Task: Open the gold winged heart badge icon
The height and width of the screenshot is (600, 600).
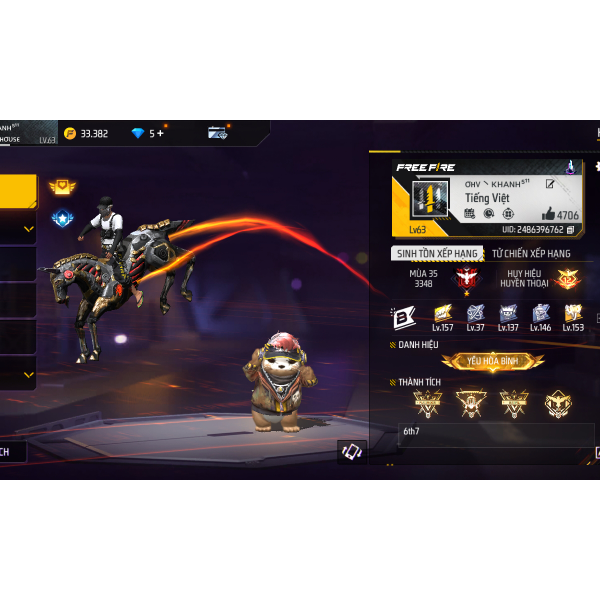Action: pos(62,187)
